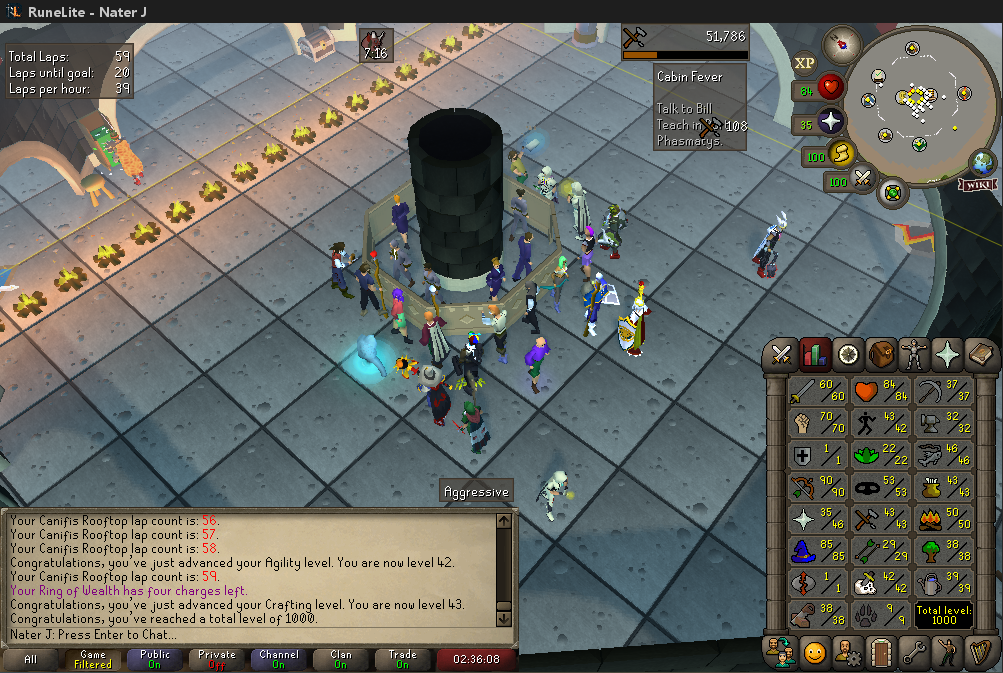
Task: Switch to the Inventory backpack tab
Action: coord(881,354)
